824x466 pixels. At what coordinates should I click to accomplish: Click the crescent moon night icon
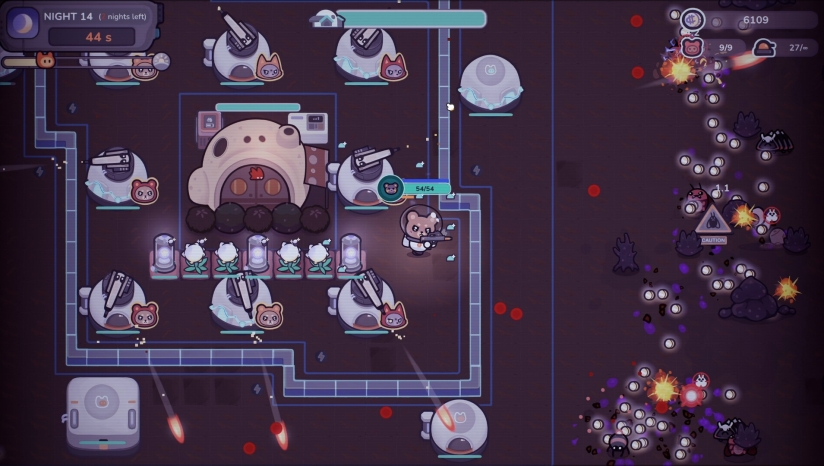coord(23,24)
